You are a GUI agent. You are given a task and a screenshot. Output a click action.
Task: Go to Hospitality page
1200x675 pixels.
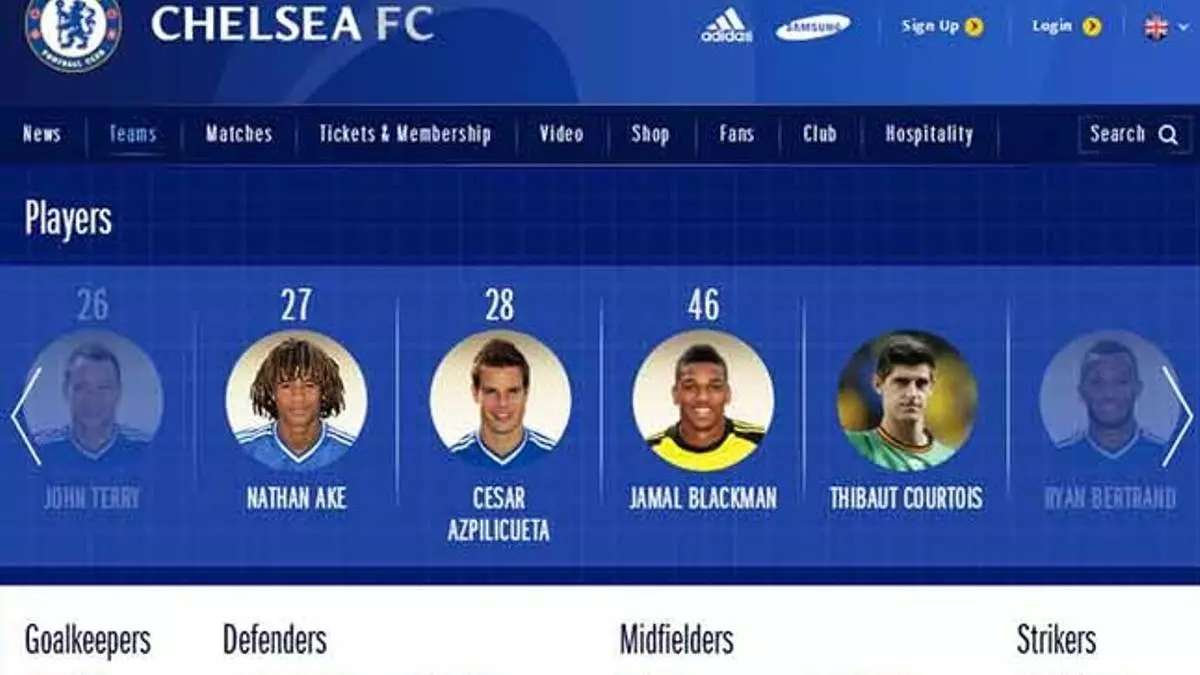coord(929,134)
